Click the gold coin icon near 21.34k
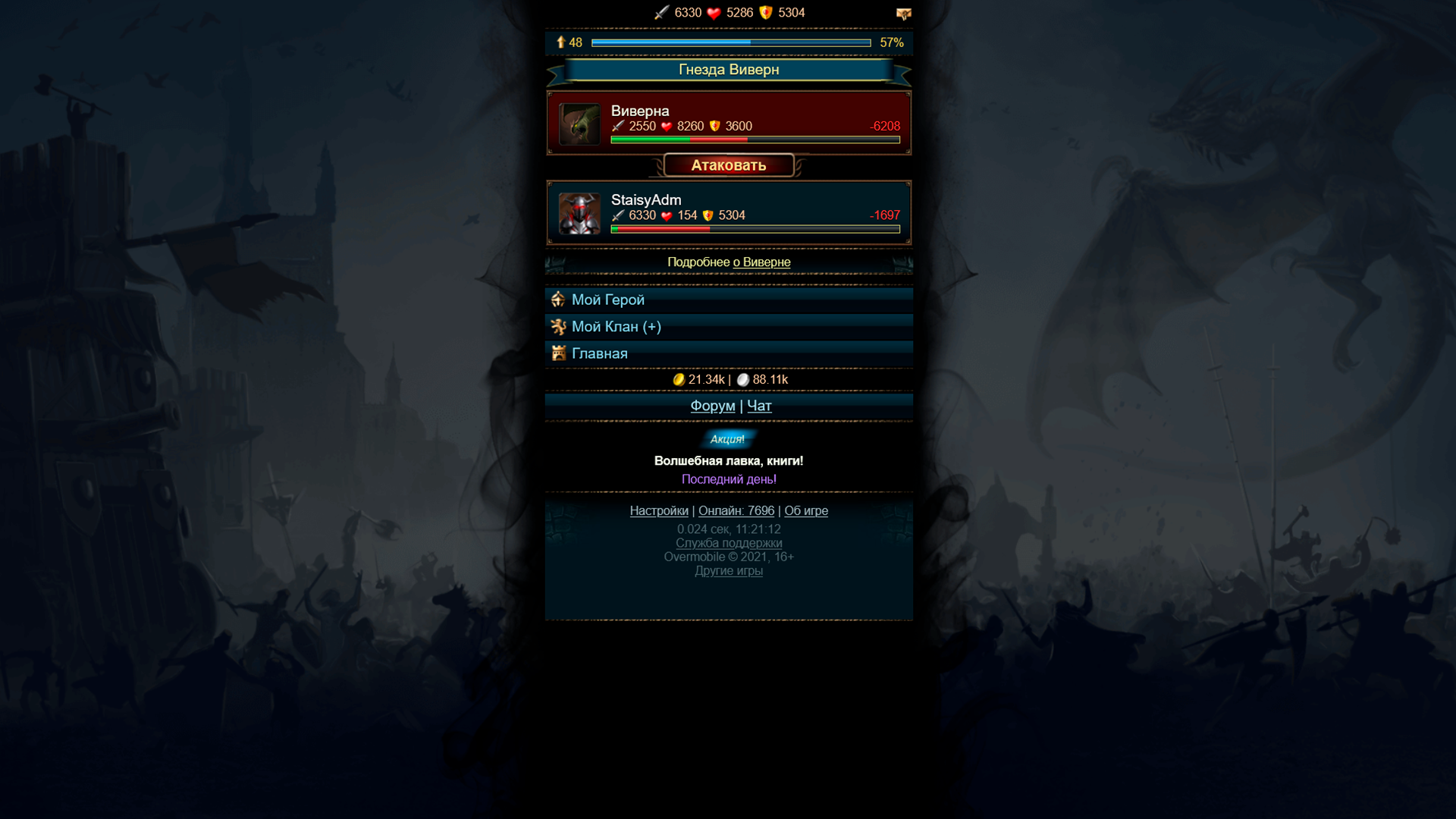Image resolution: width=1456 pixels, height=819 pixels. click(679, 380)
